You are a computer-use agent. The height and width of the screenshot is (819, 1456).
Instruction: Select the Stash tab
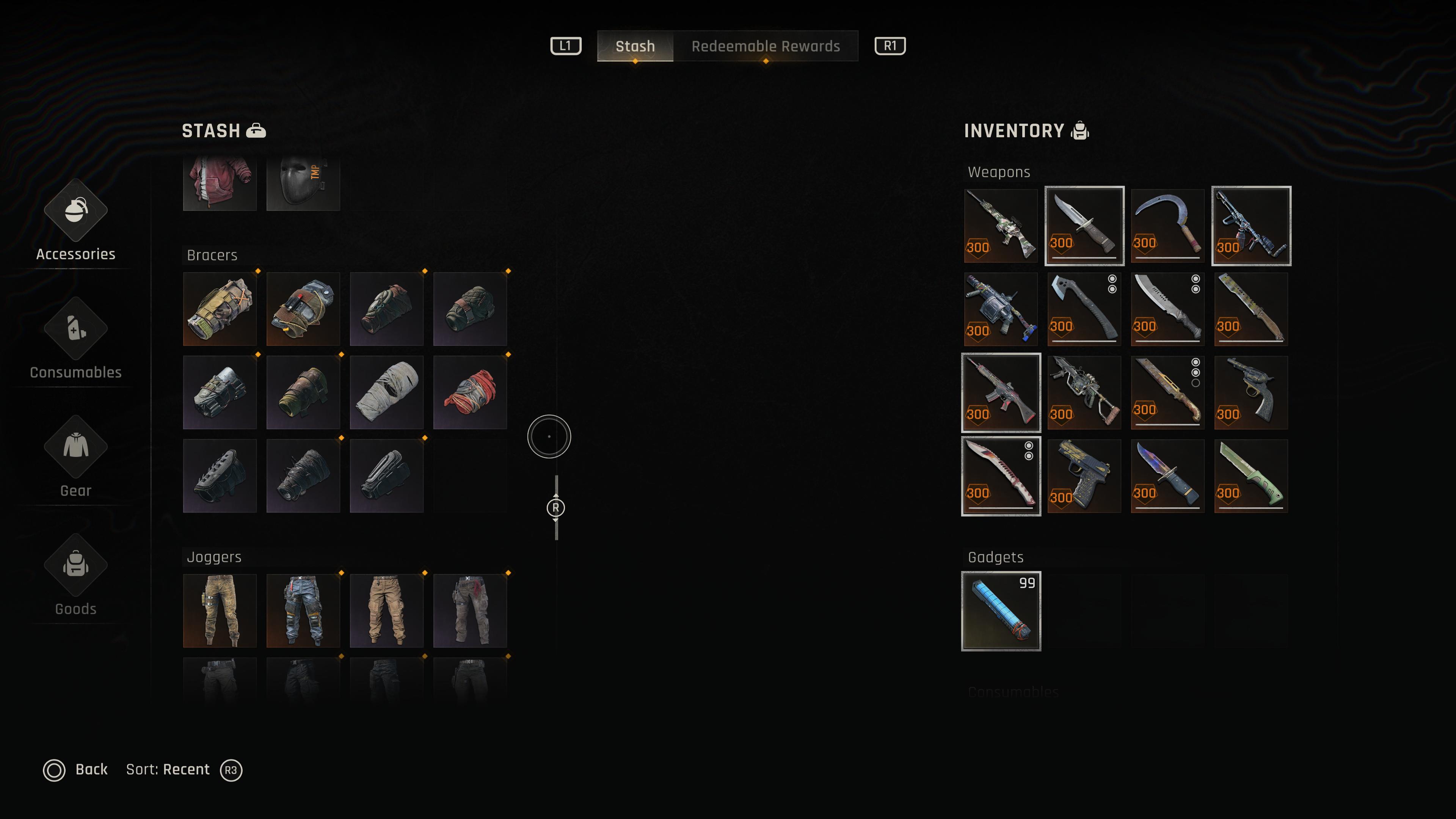coord(635,46)
